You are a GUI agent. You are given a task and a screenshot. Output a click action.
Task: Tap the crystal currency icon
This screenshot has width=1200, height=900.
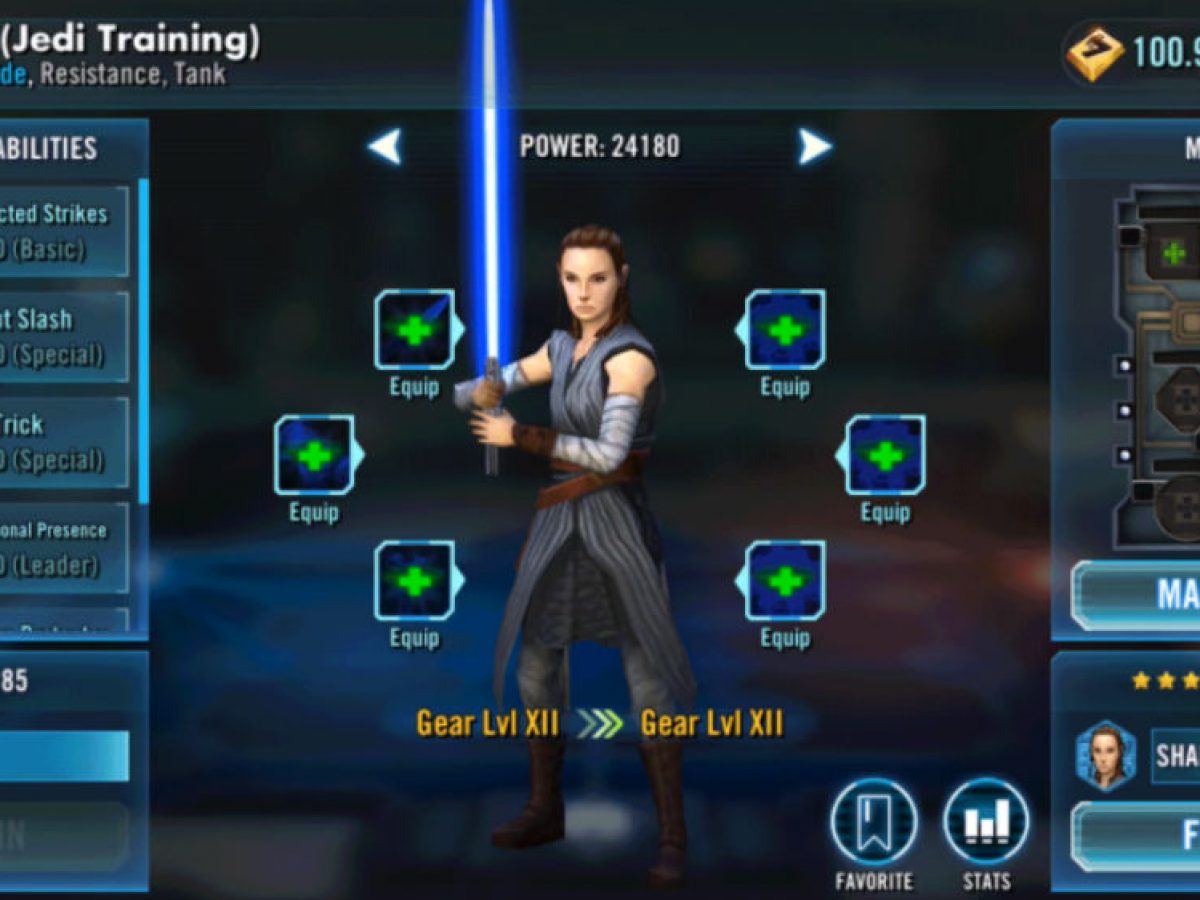click(1095, 54)
